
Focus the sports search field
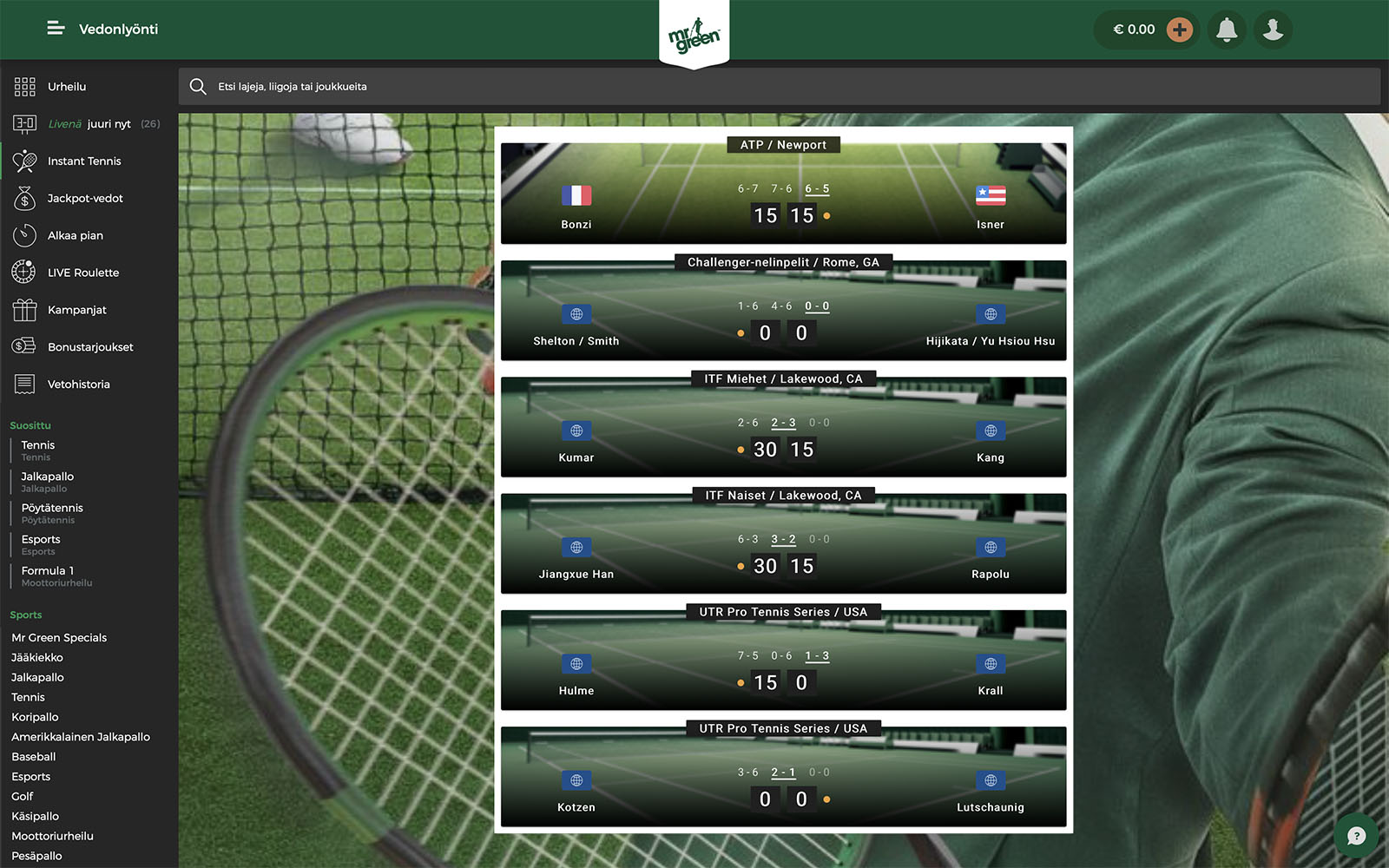[x=779, y=87]
